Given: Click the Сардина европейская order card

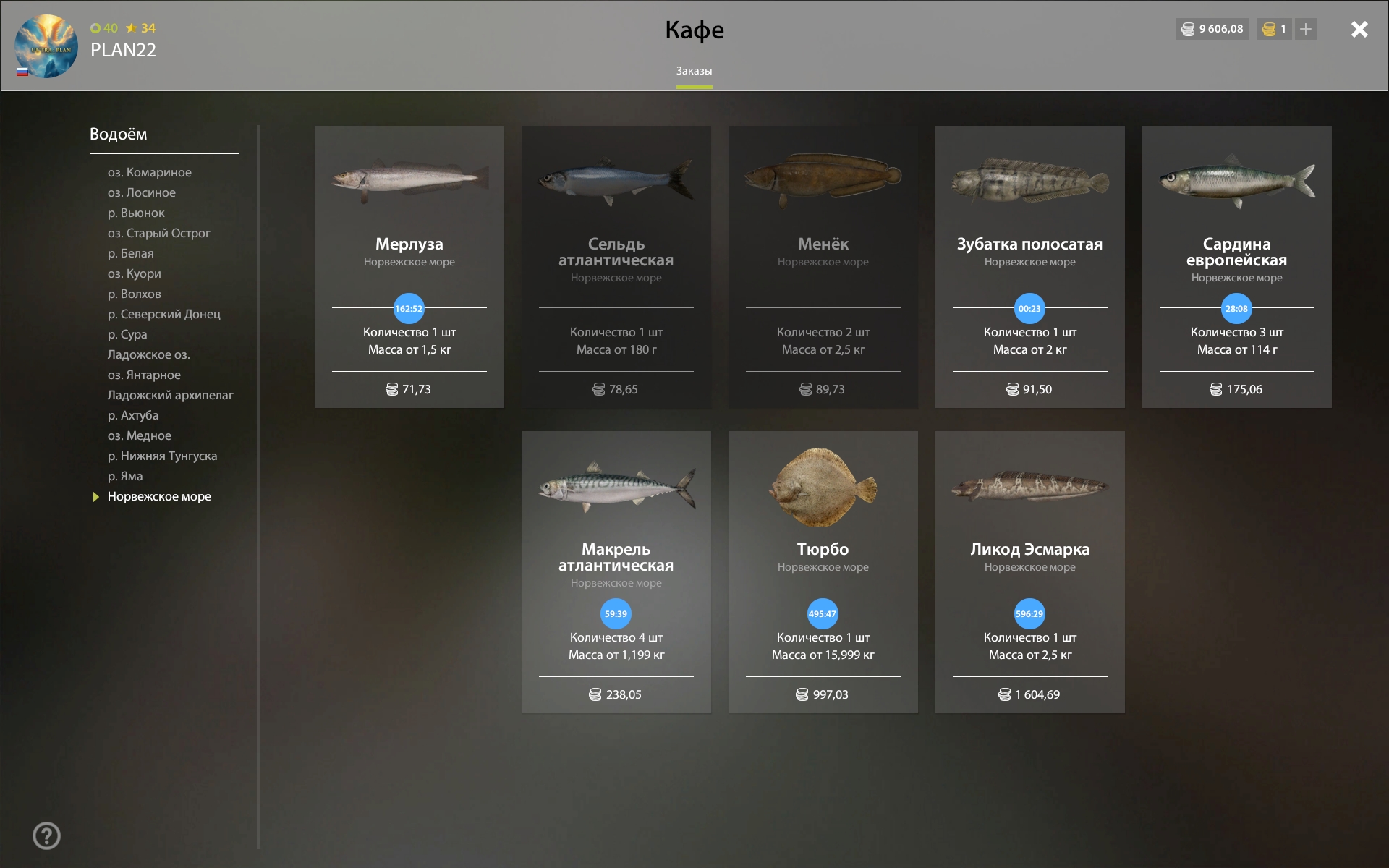Looking at the screenshot, I should [1236, 266].
